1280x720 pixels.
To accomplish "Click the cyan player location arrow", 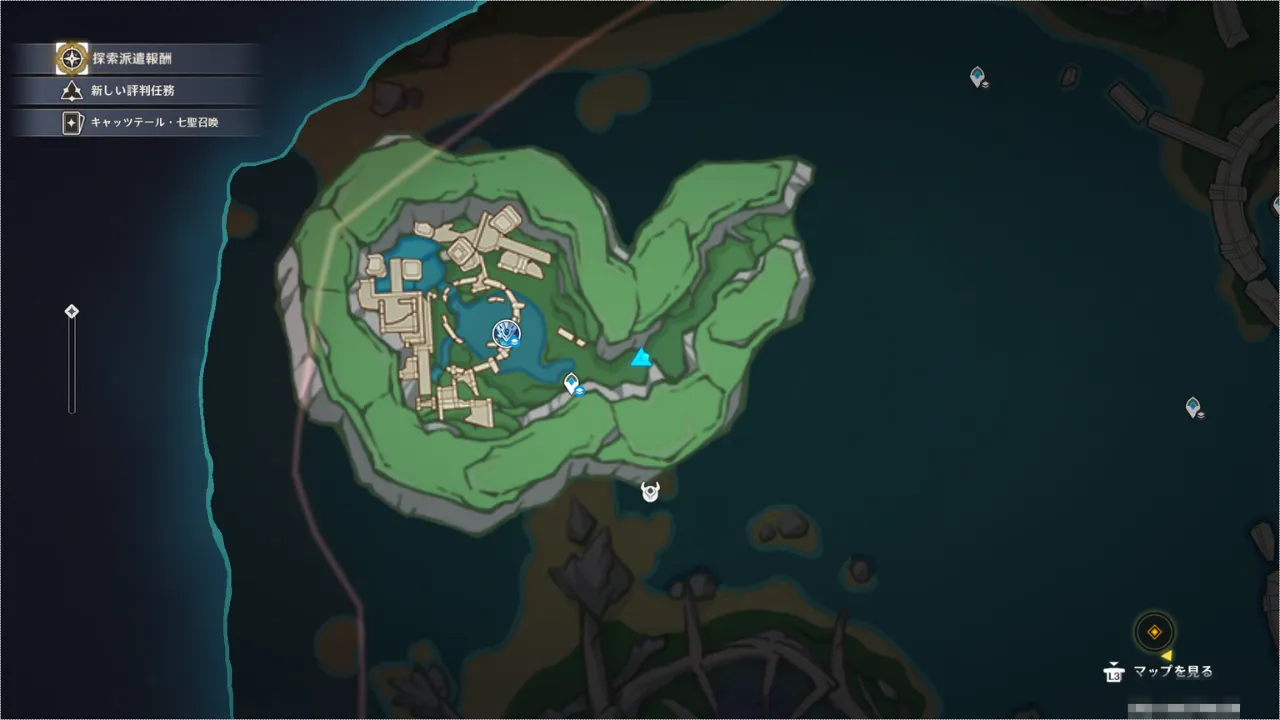I will [641, 358].
